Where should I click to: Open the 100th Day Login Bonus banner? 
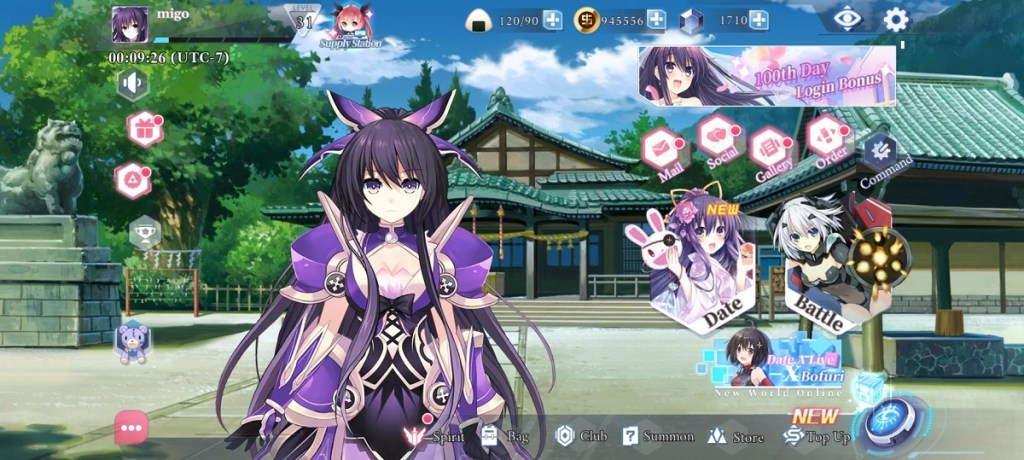767,76
